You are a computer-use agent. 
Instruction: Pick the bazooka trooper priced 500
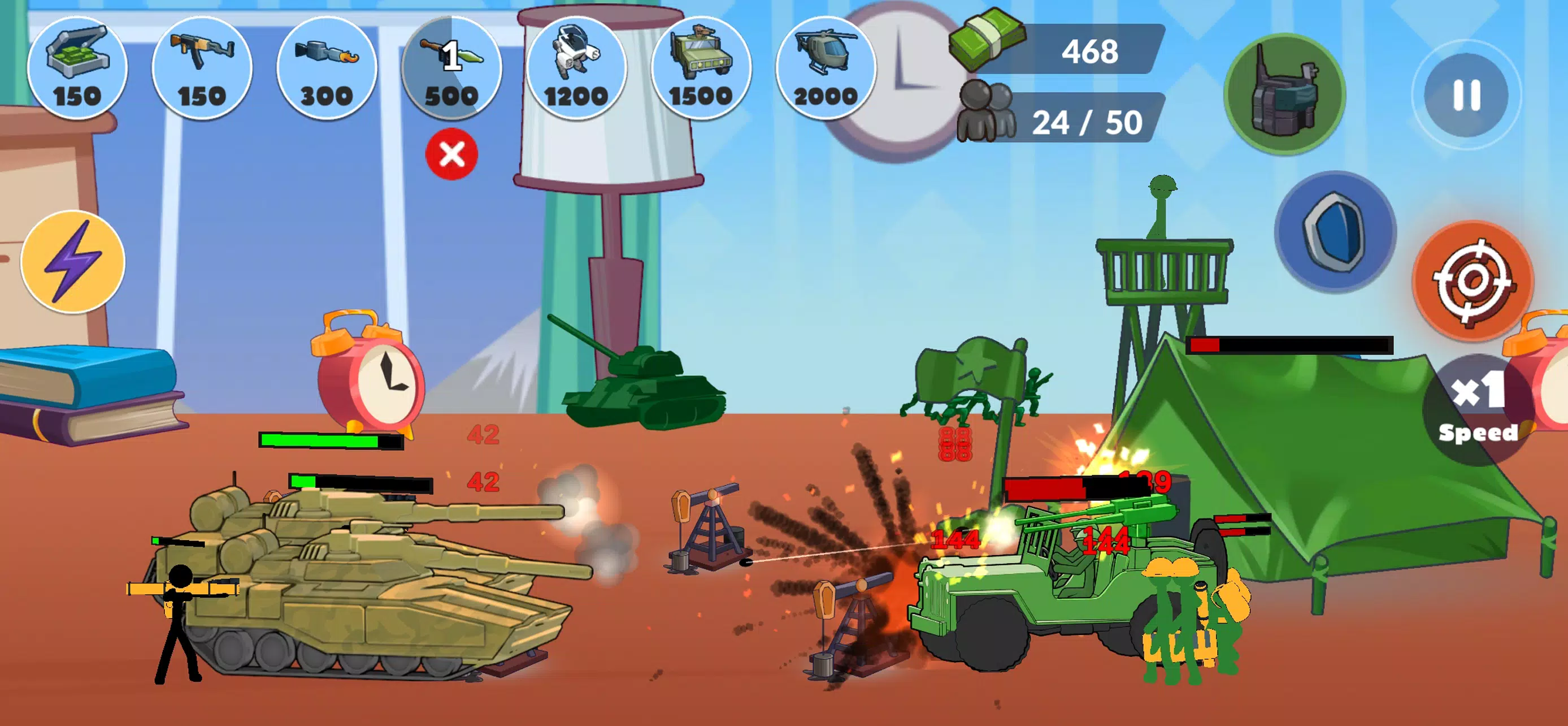pyautogui.click(x=450, y=69)
